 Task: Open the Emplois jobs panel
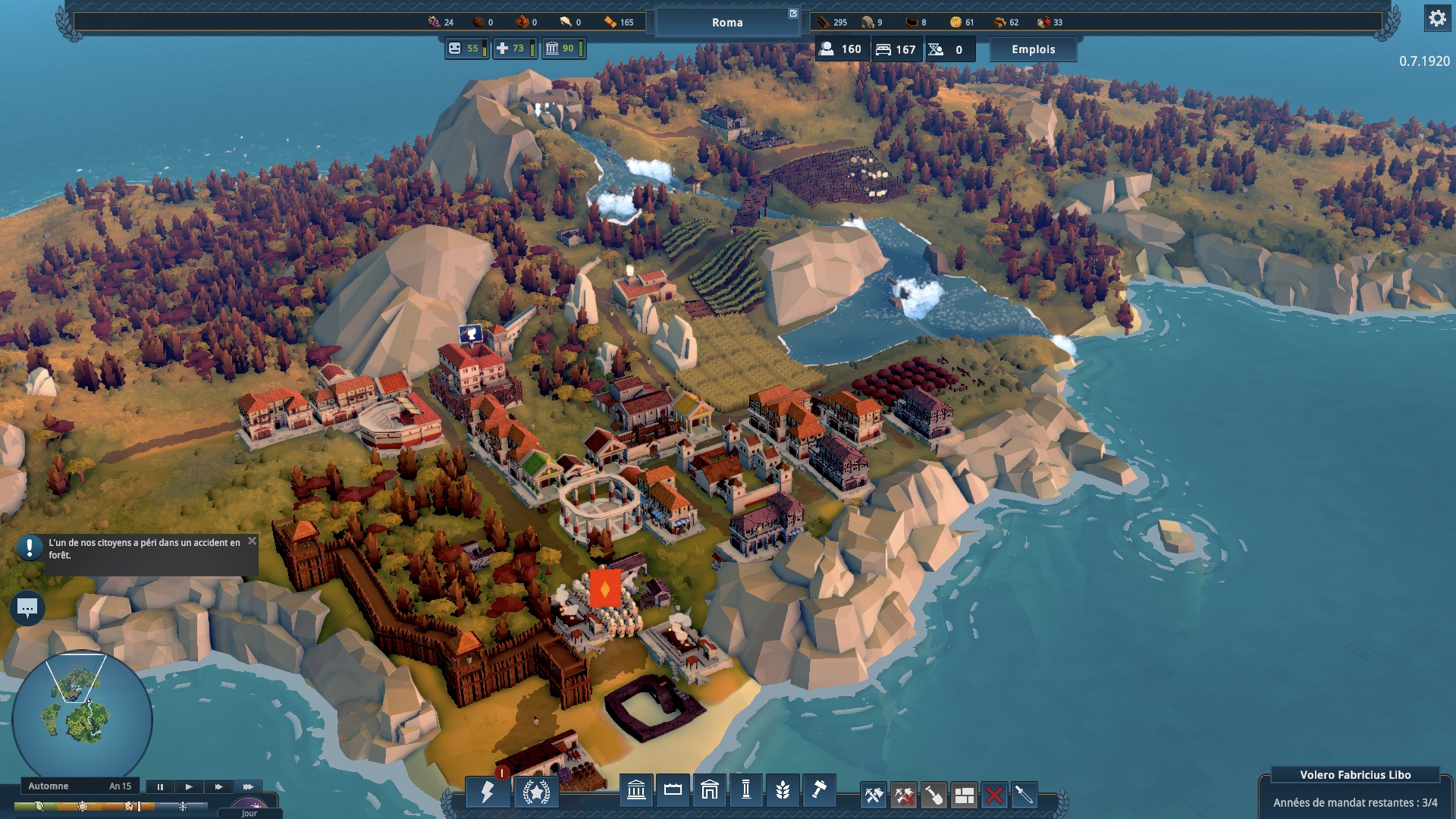click(x=1033, y=49)
